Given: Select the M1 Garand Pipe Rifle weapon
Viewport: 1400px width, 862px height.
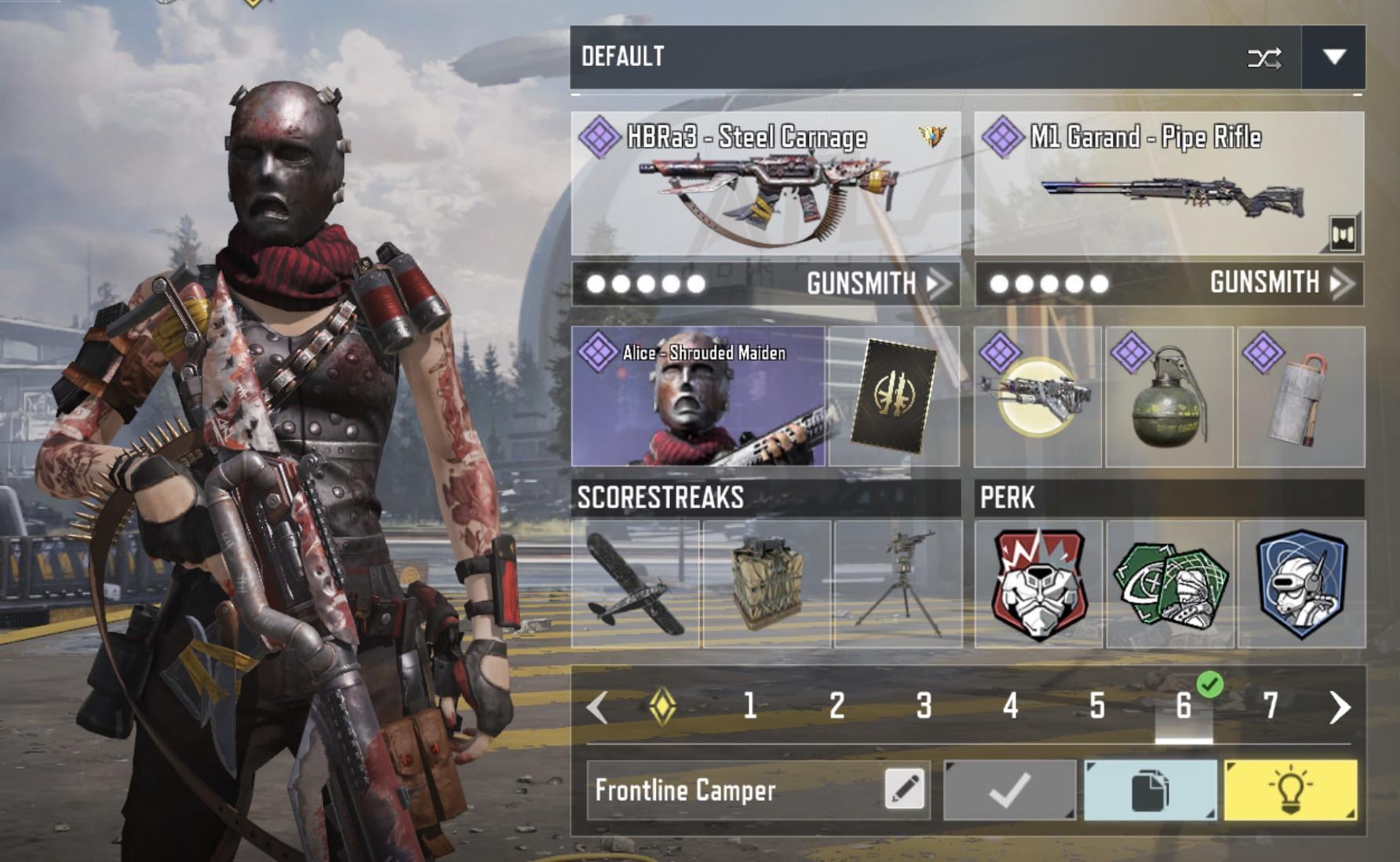Looking at the screenshot, I should point(1168,184).
